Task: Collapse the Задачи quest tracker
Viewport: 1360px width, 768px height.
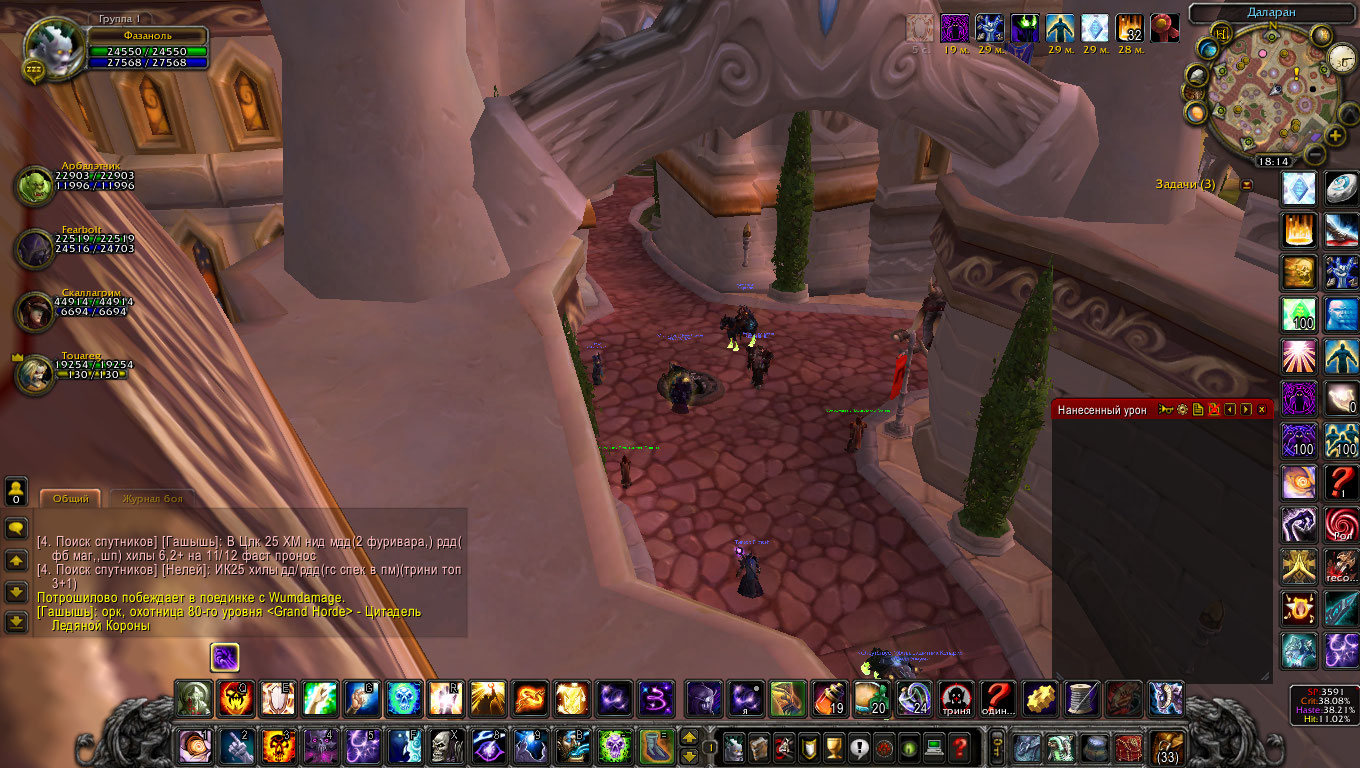Action: point(1246,184)
